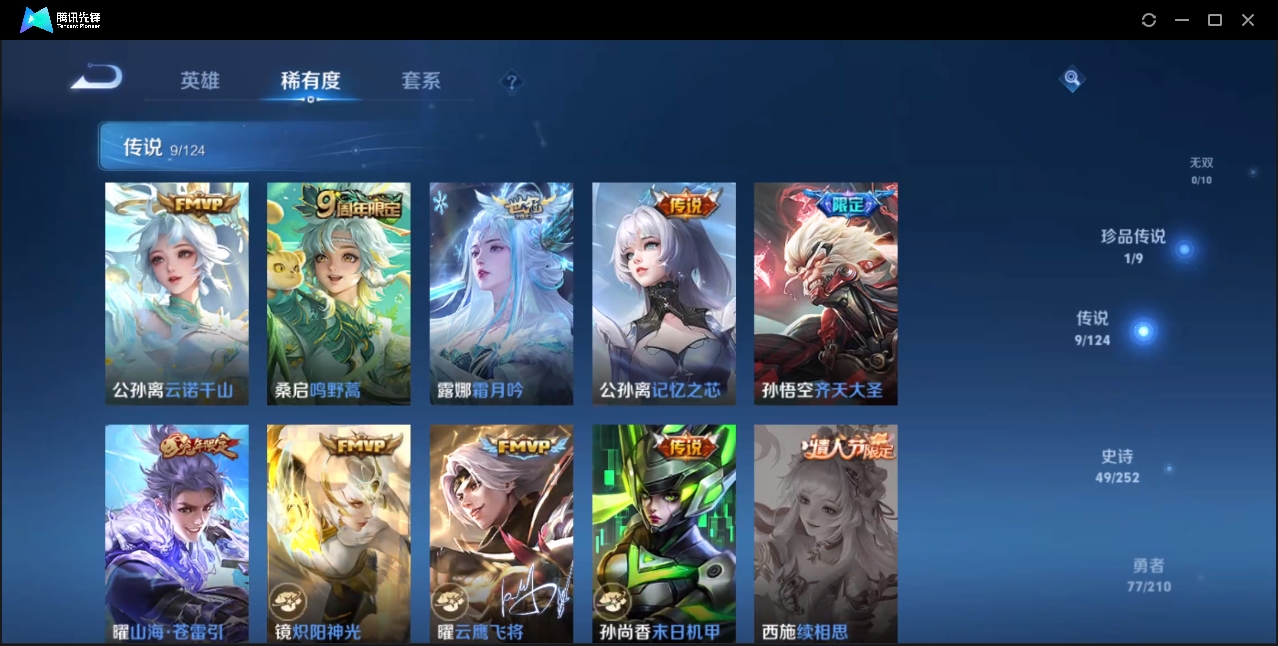Select the 桑启 鸣野蒿 skin card
The image size is (1278, 646).
pos(338,293)
